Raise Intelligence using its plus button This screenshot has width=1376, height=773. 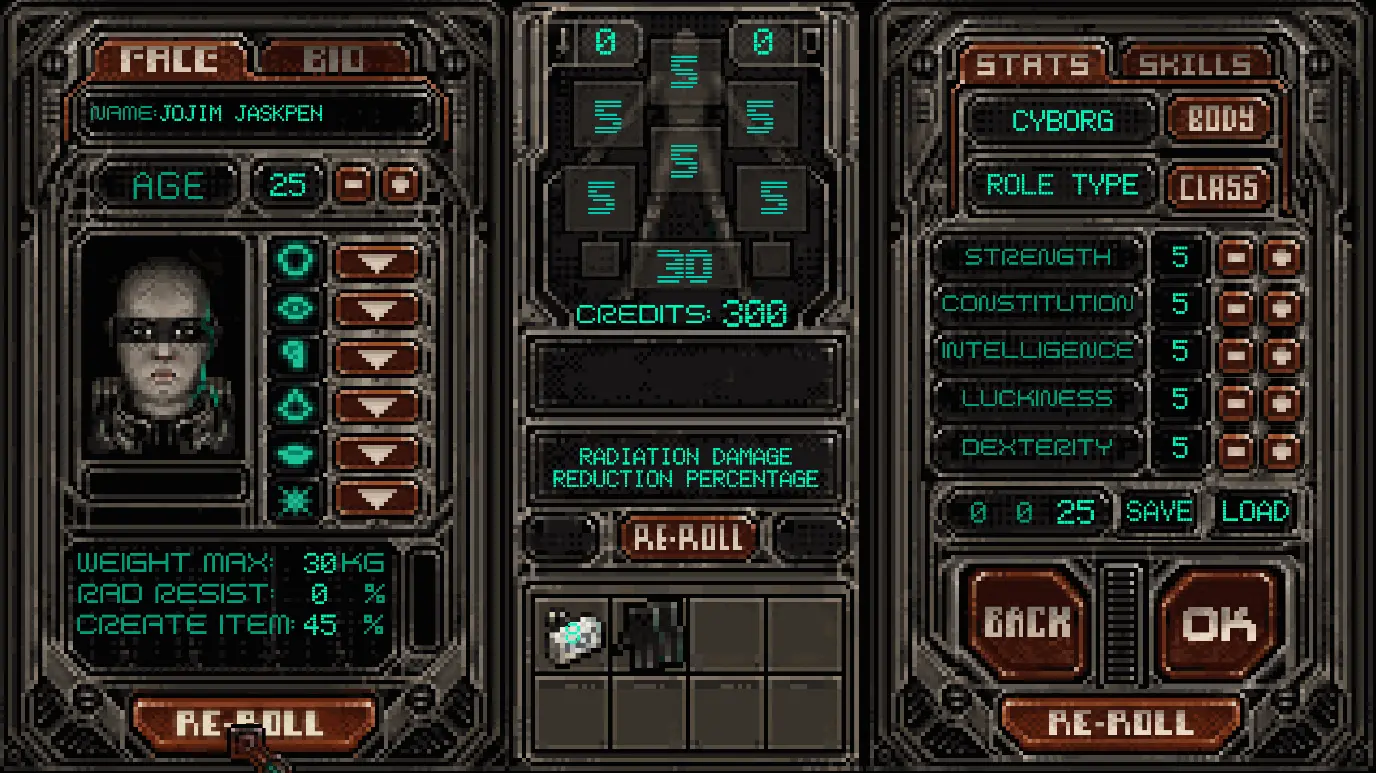coord(1281,353)
